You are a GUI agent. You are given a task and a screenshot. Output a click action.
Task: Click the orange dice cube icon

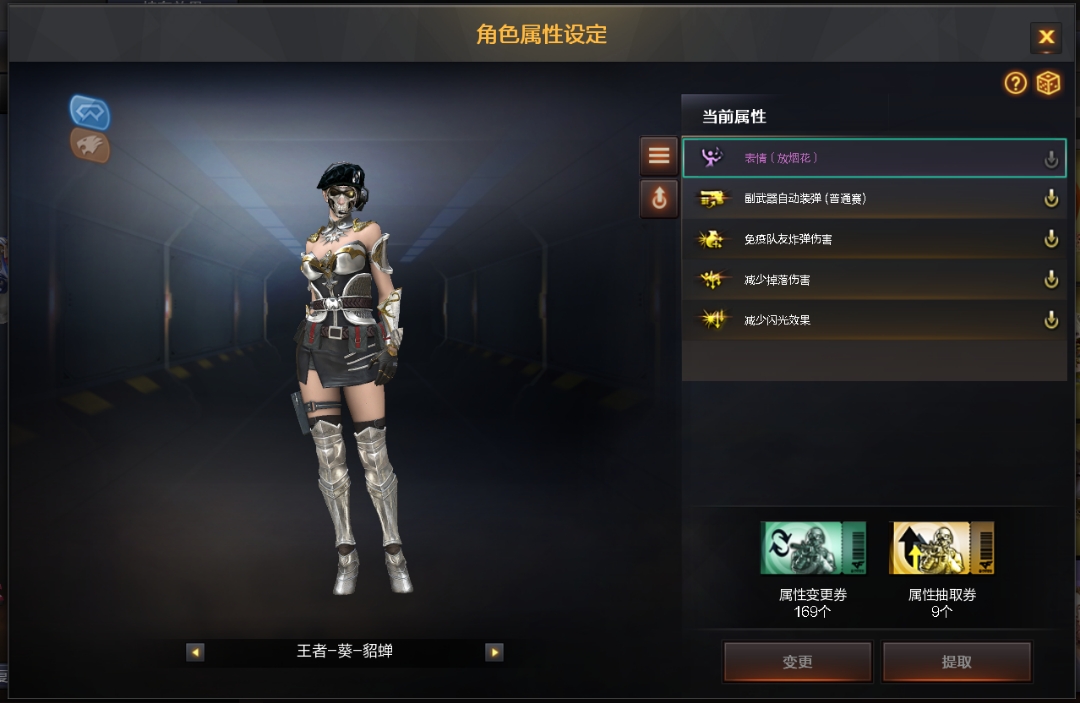click(x=1048, y=83)
